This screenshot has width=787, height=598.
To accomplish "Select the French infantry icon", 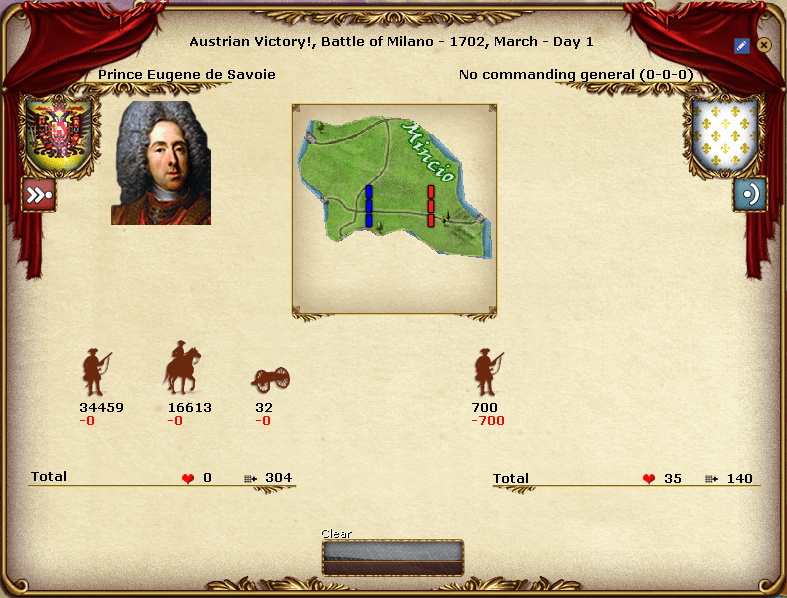I will (488, 373).
